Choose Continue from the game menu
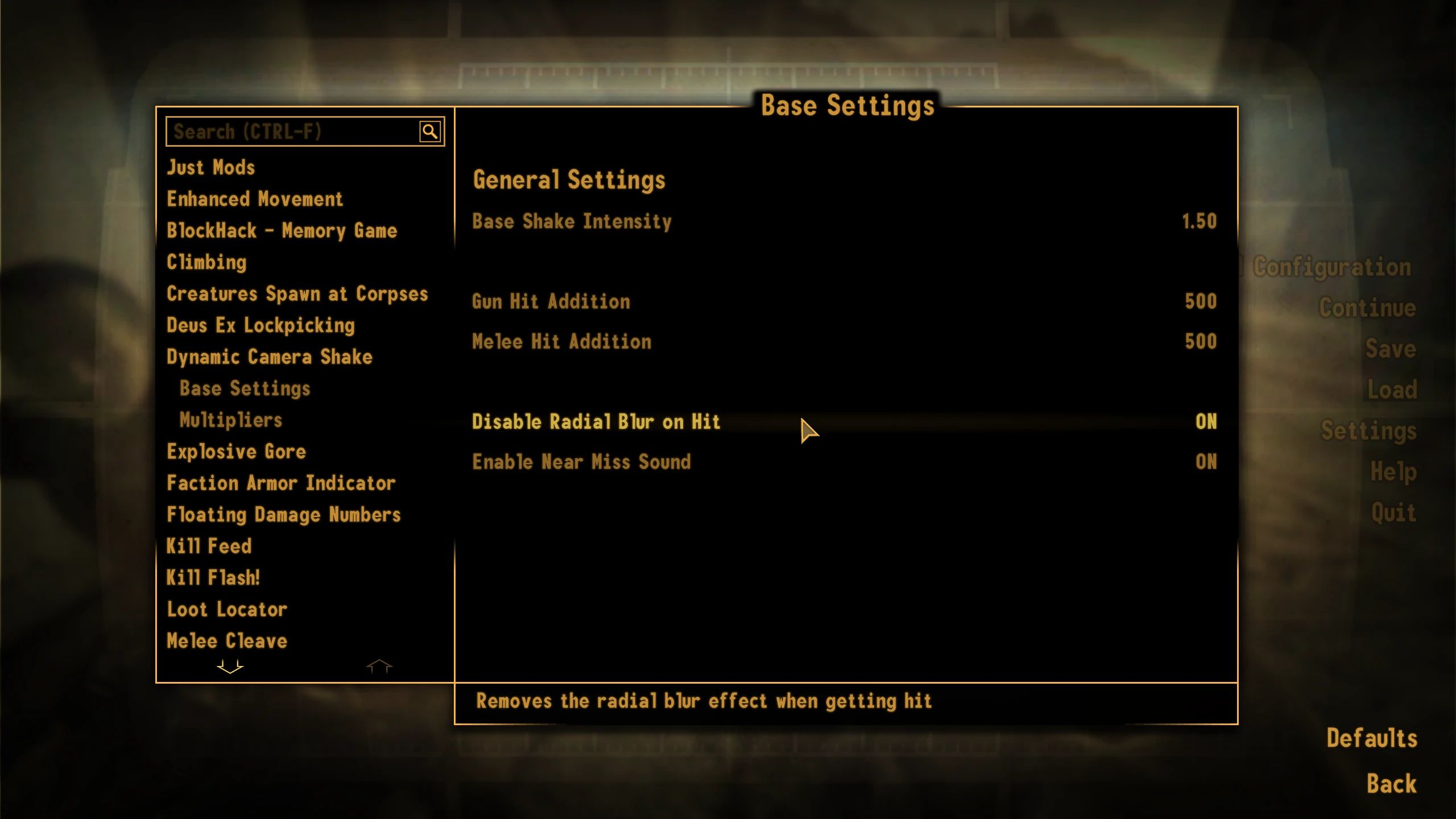1456x819 pixels. pos(1367,308)
